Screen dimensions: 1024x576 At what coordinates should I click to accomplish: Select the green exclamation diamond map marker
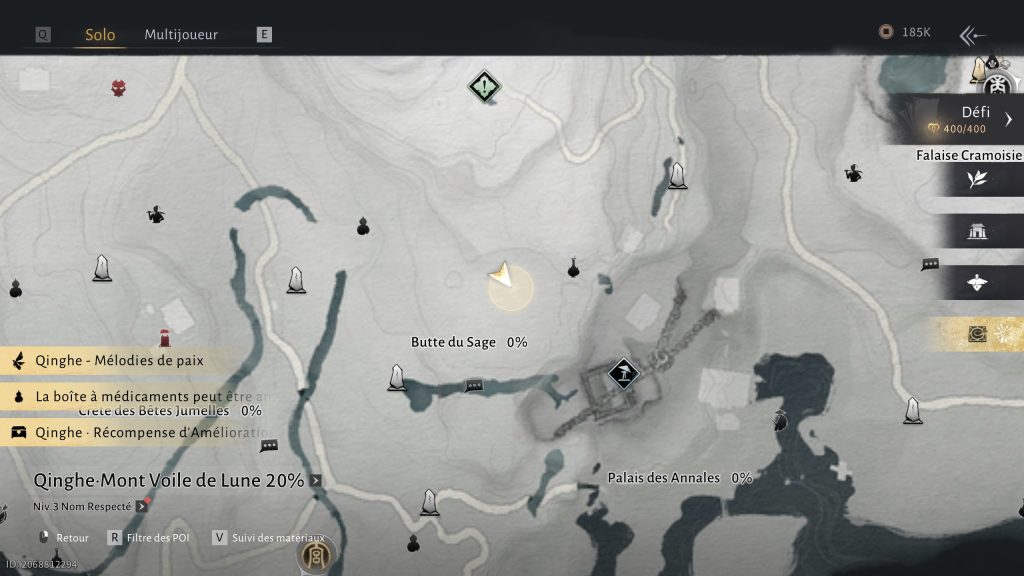(484, 88)
